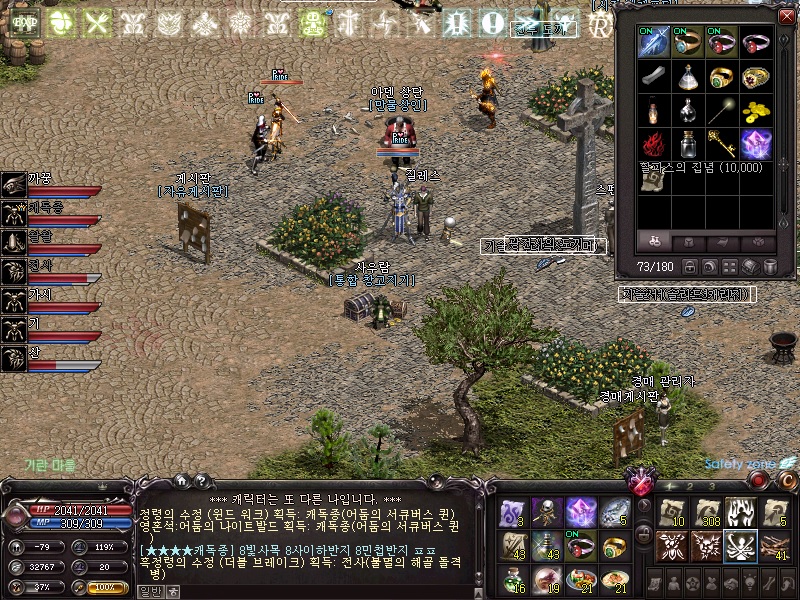The height and width of the screenshot is (600, 800).
Task: Pick the golden key in inventory
Action: (x=723, y=143)
